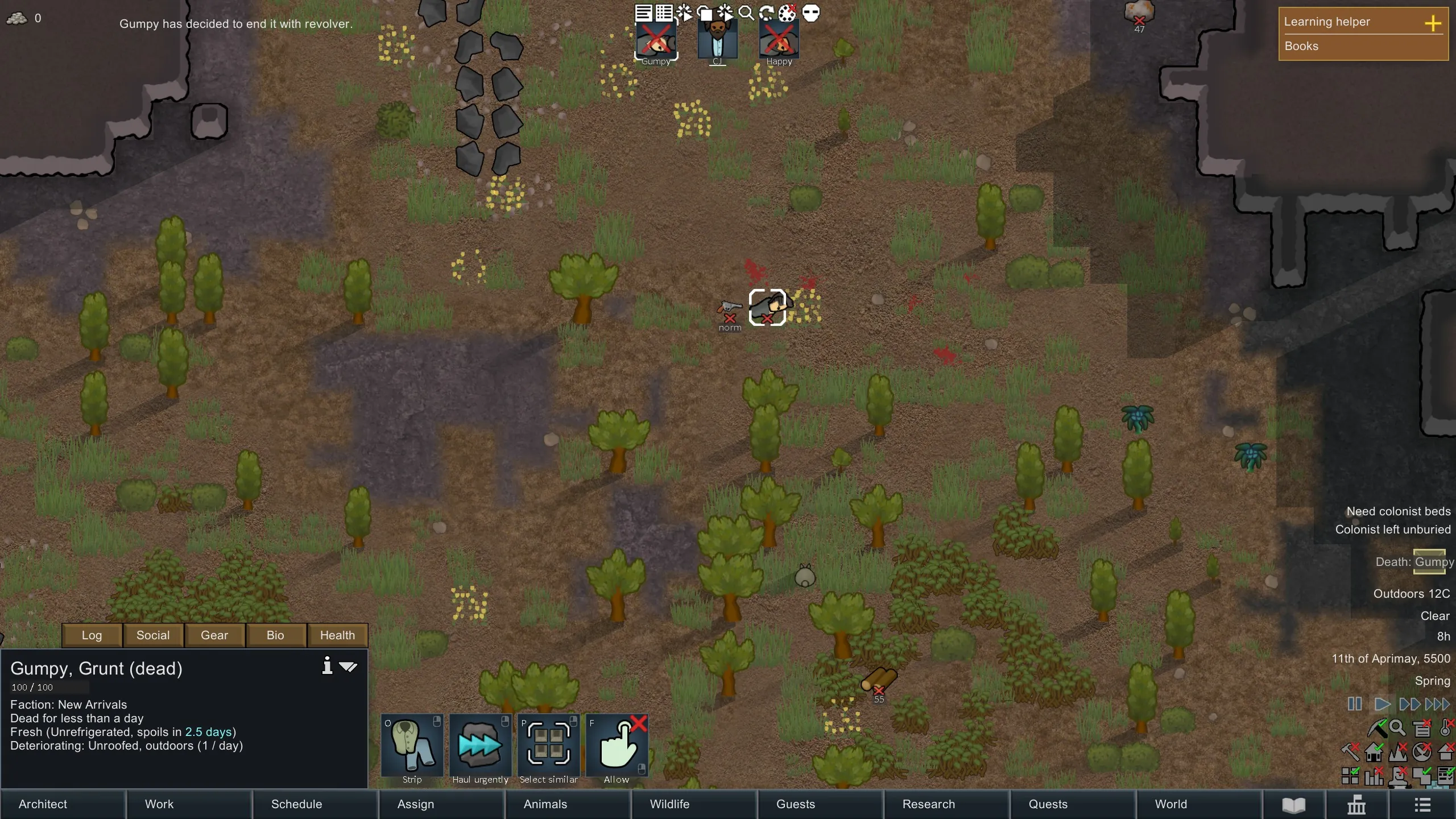Show the Social tab
The image size is (1456, 819).
[153, 635]
